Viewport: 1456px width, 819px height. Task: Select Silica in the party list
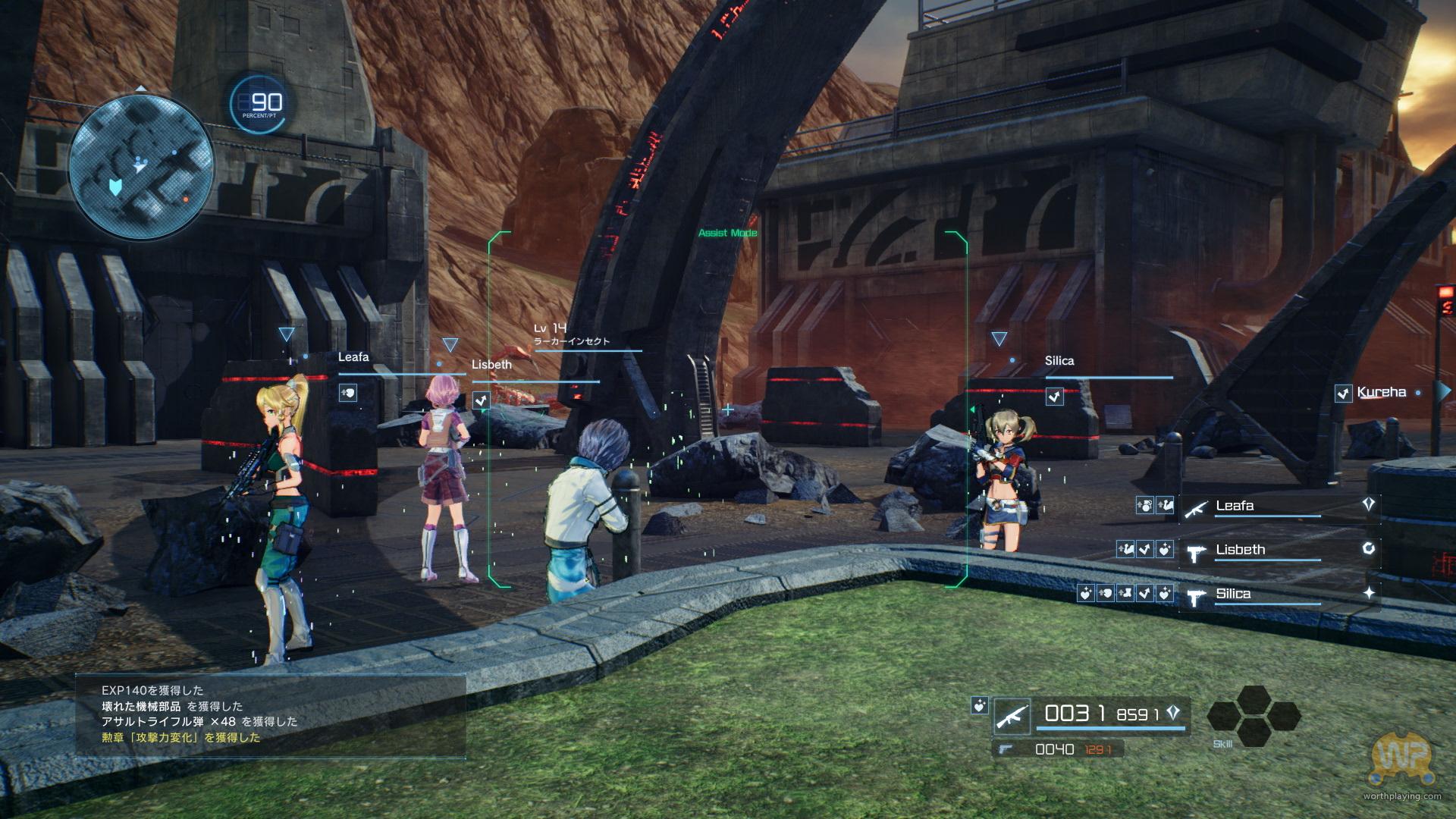[x=1233, y=594]
